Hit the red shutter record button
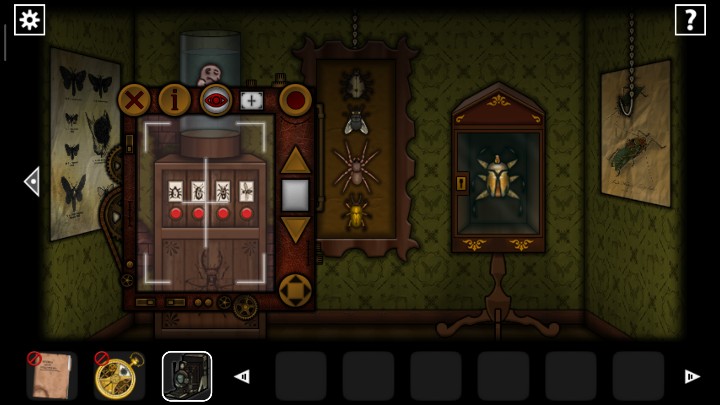The height and width of the screenshot is (405, 720). (295, 100)
